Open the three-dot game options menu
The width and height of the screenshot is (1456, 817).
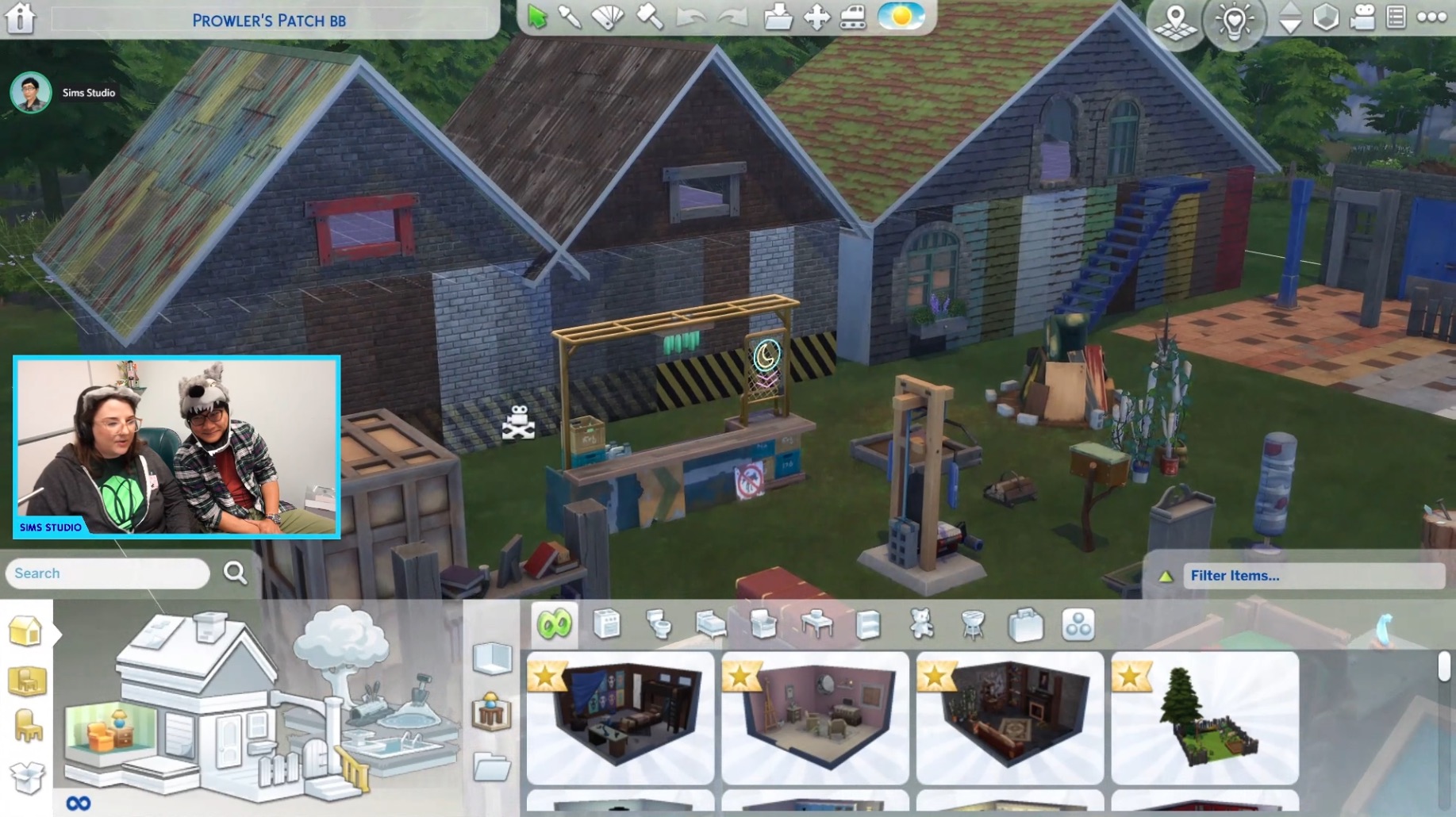[1431, 17]
